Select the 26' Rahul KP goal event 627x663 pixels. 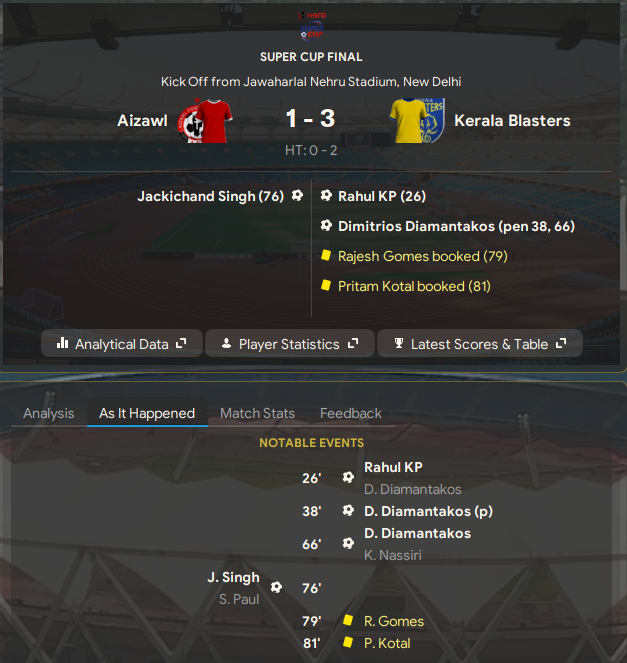pos(392,467)
